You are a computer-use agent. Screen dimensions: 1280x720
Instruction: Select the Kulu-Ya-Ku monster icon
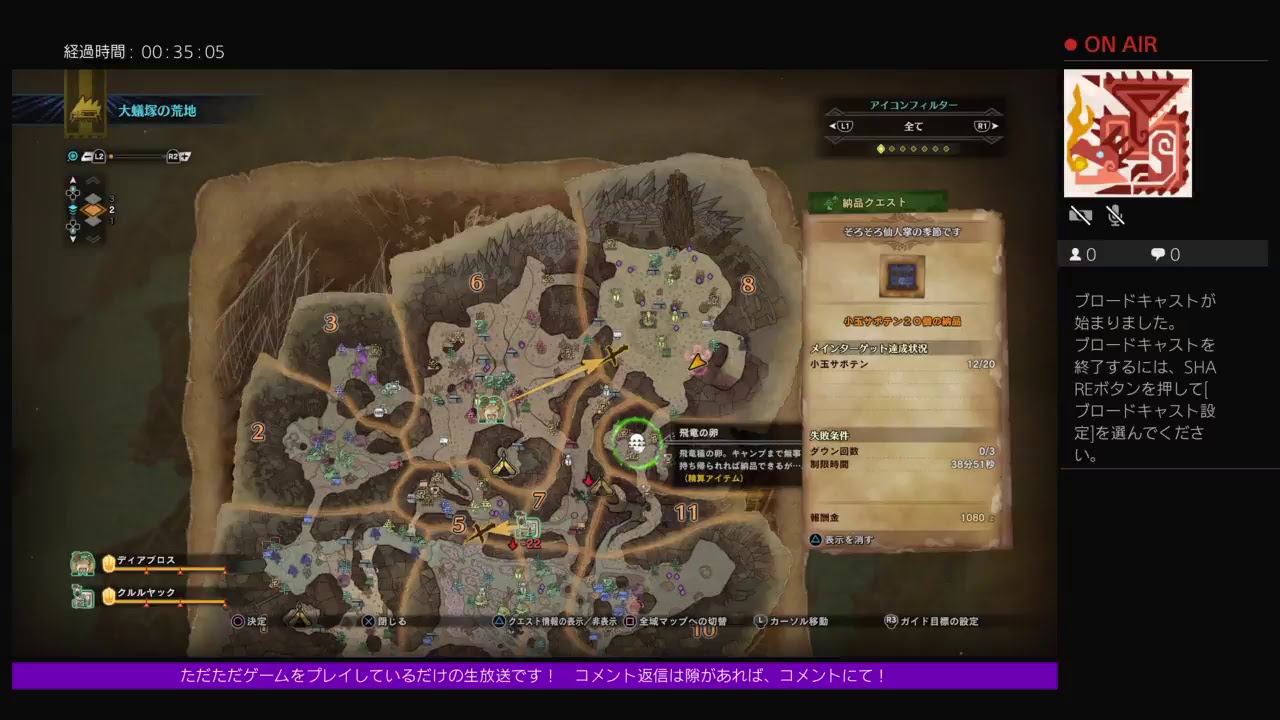coord(82,594)
